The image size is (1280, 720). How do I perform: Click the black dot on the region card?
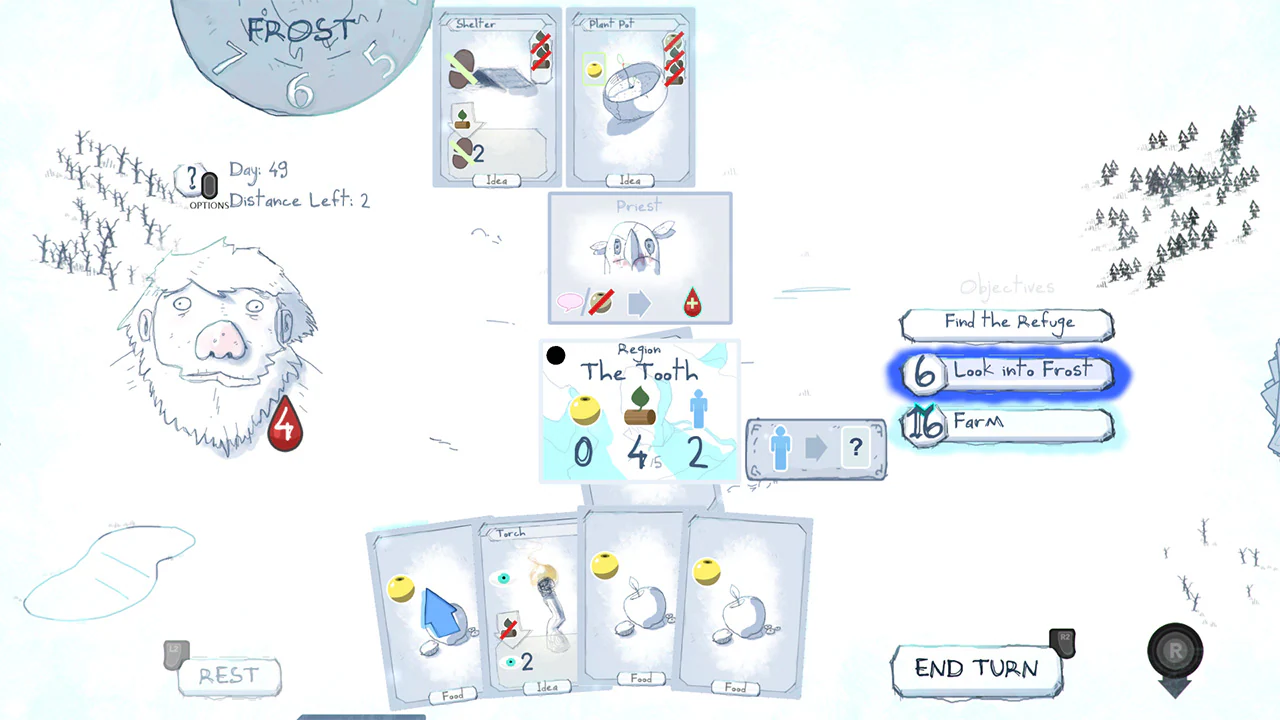tap(556, 355)
